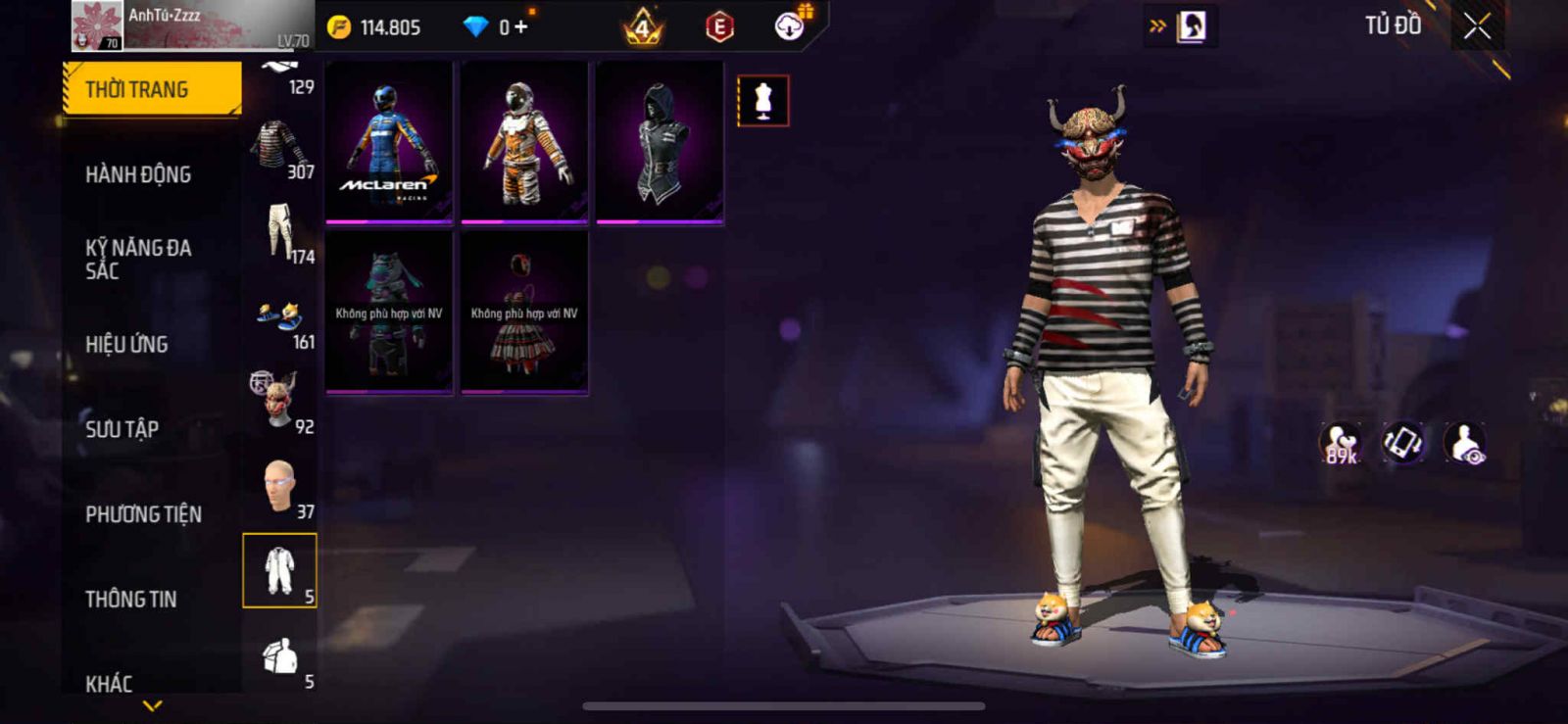Select the orange astronaut suit bundle
The height and width of the screenshot is (724, 1568).
[524, 143]
